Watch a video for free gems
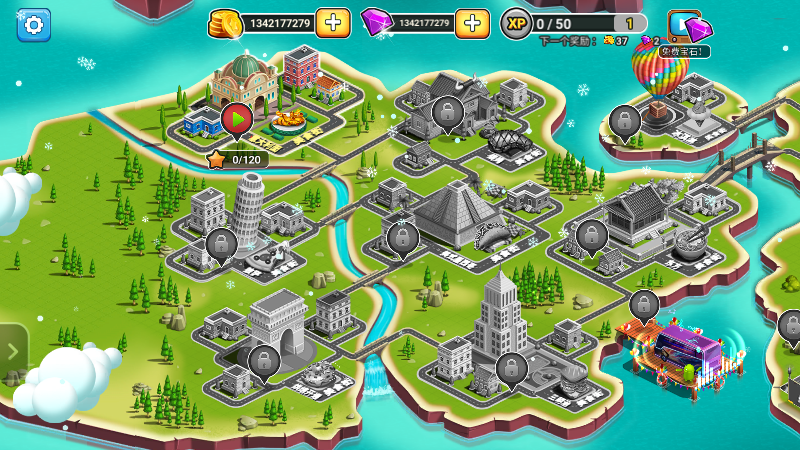This screenshot has height=450, width=800. [x=687, y=27]
